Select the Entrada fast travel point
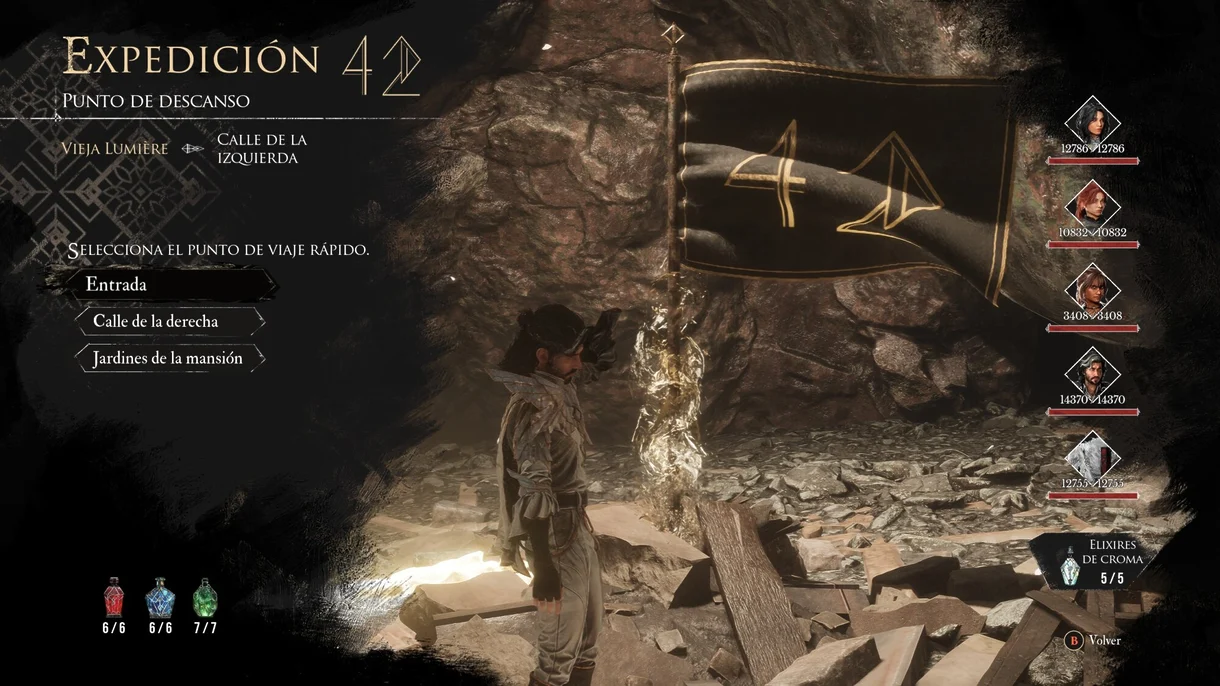The width and height of the screenshot is (1220, 686). tap(160, 285)
